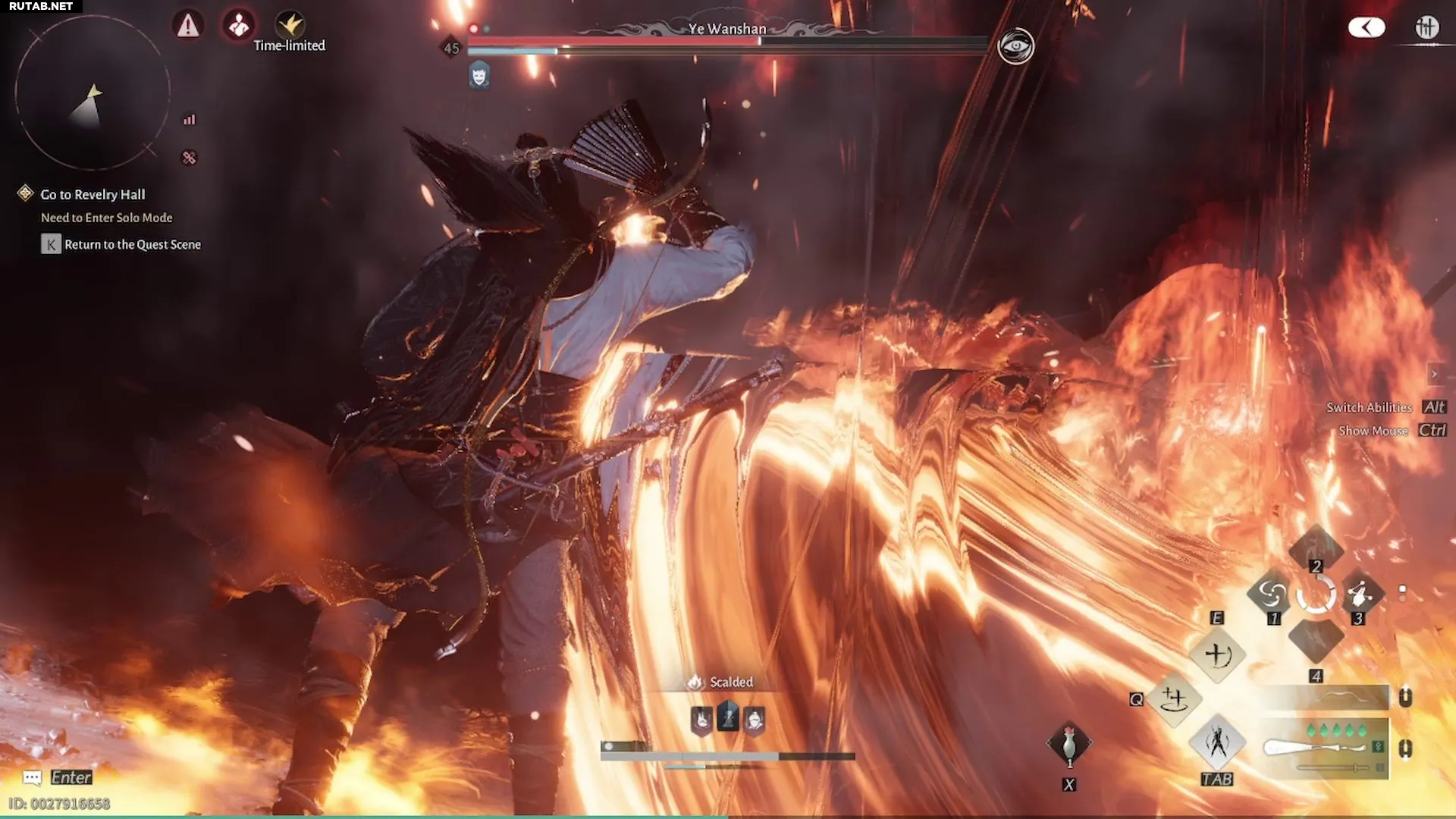
Task: Click the eye icon beside boss health bar
Action: 1015,47
